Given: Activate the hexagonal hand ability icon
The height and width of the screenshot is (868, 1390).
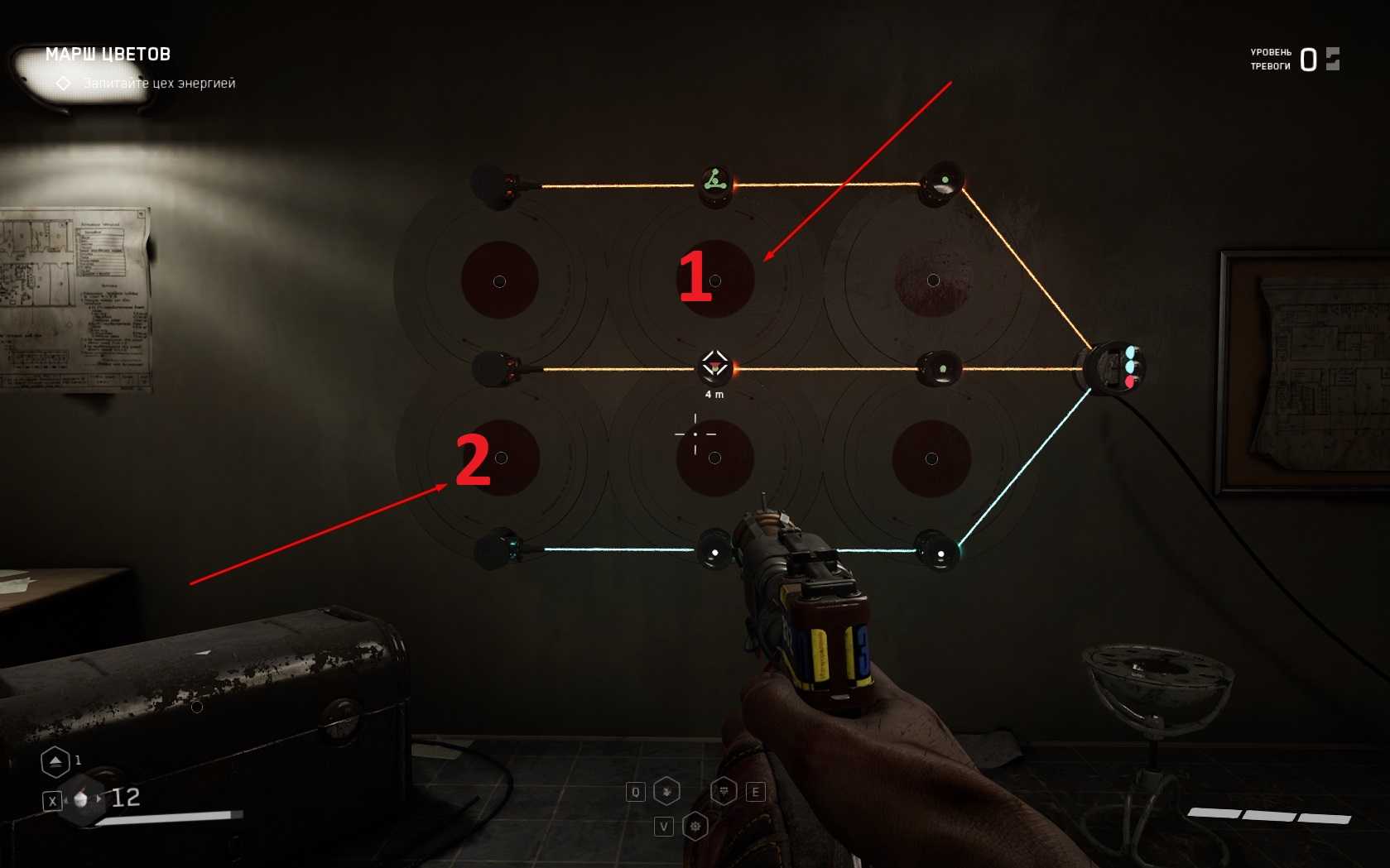Looking at the screenshot, I should pyautogui.click(x=667, y=792).
